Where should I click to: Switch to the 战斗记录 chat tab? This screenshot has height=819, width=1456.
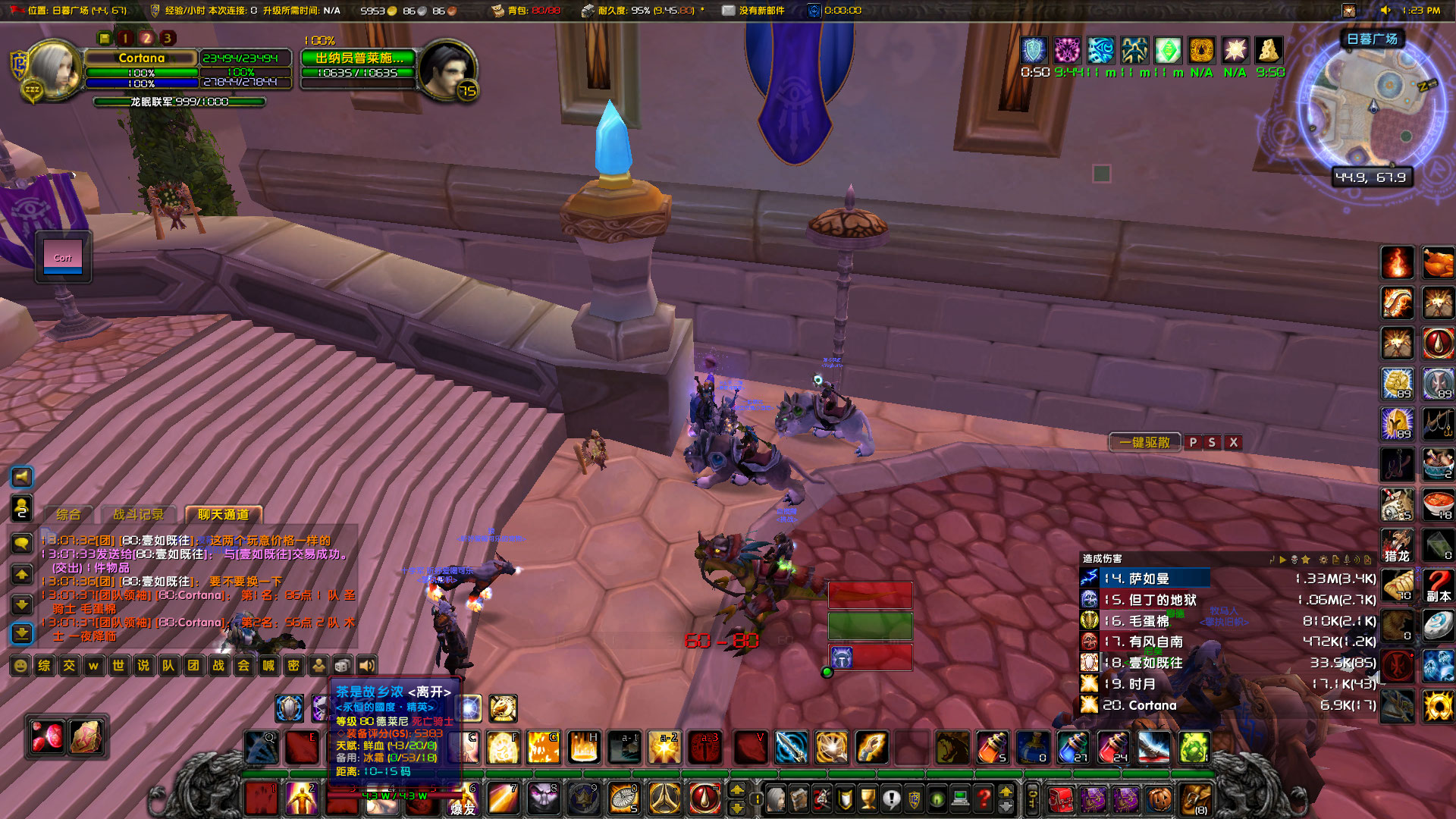point(139,514)
